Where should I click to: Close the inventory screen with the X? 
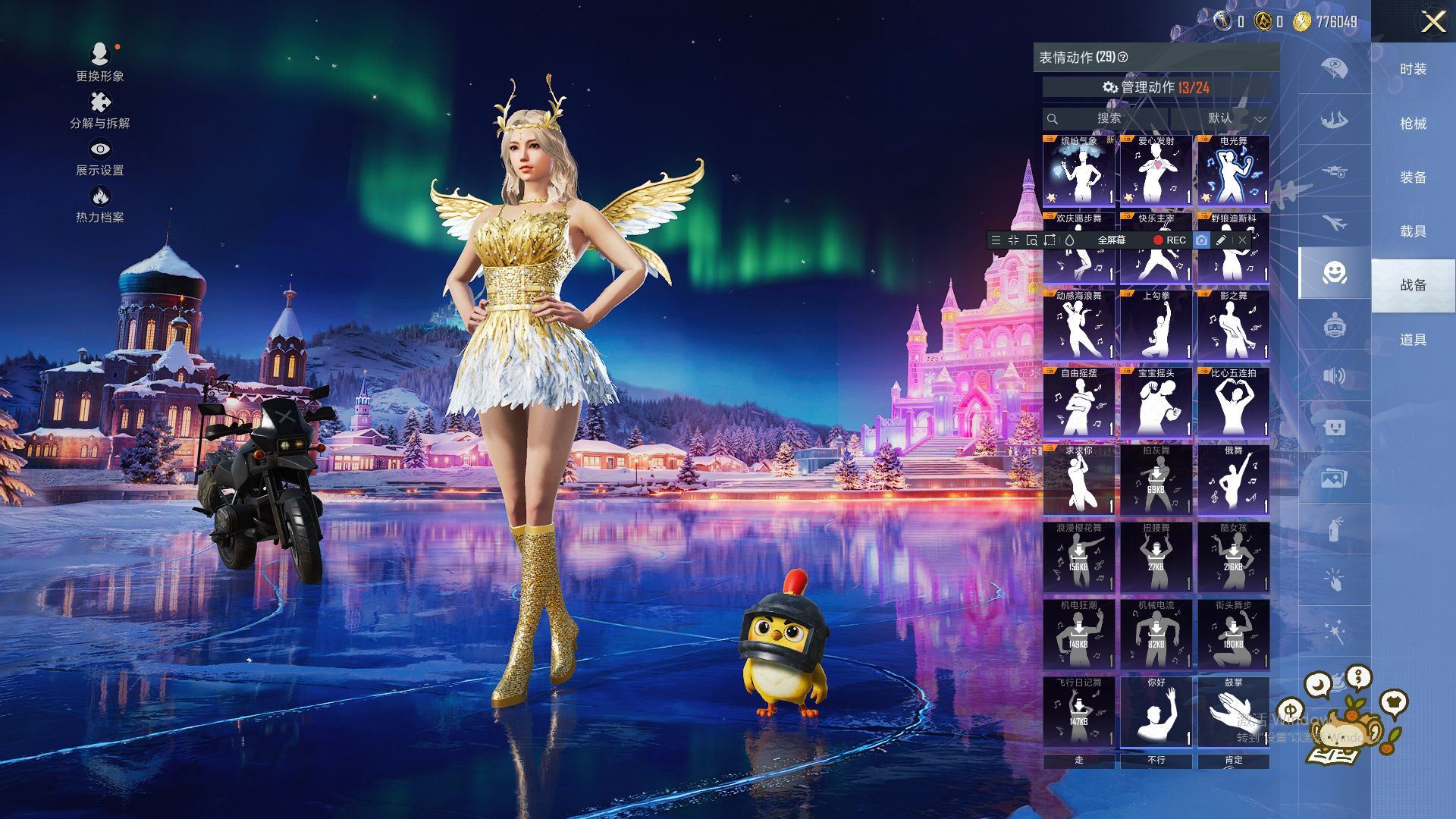(1432, 21)
